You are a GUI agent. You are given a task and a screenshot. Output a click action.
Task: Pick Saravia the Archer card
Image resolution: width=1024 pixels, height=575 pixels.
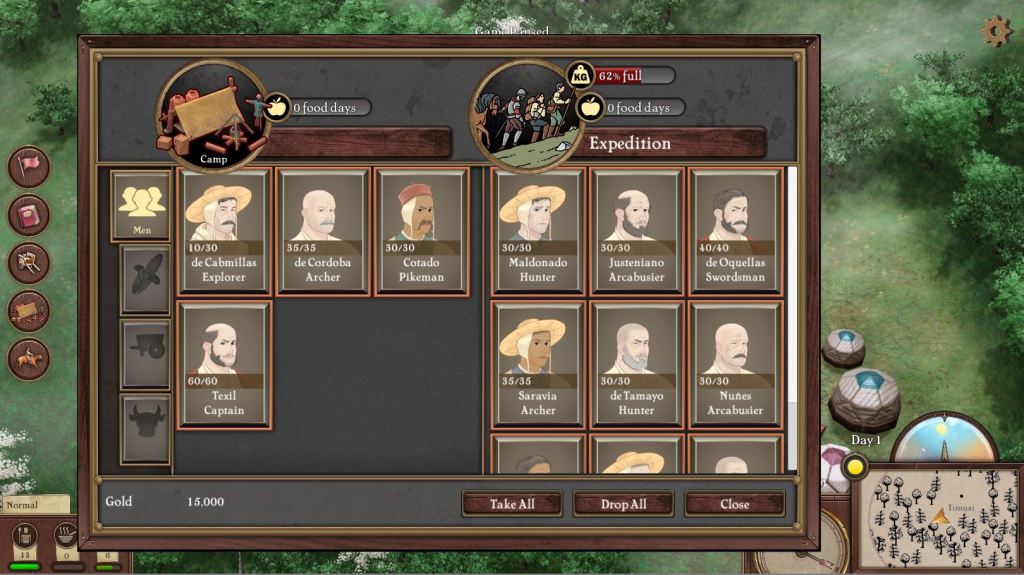538,365
